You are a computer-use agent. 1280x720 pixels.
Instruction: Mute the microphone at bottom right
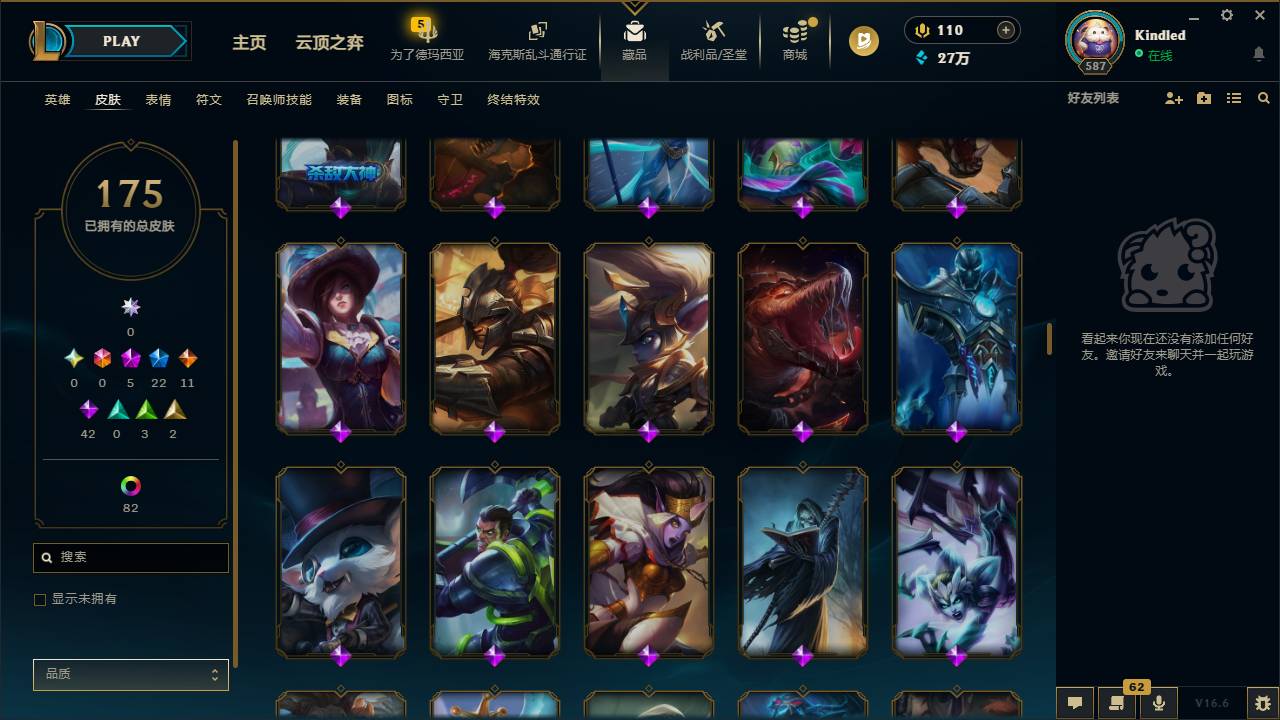(x=1160, y=703)
